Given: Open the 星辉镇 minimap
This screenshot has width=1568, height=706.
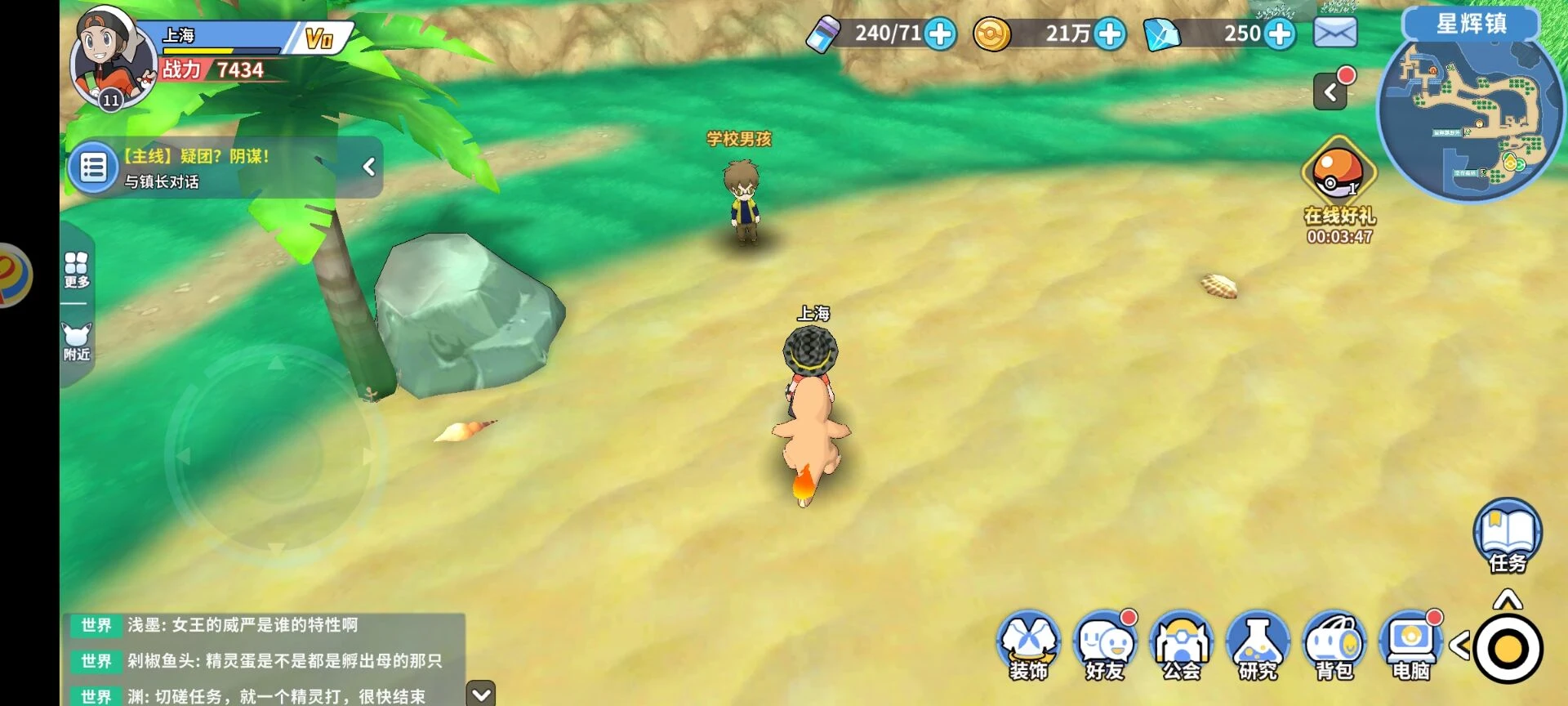Looking at the screenshot, I should point(1470,114).
